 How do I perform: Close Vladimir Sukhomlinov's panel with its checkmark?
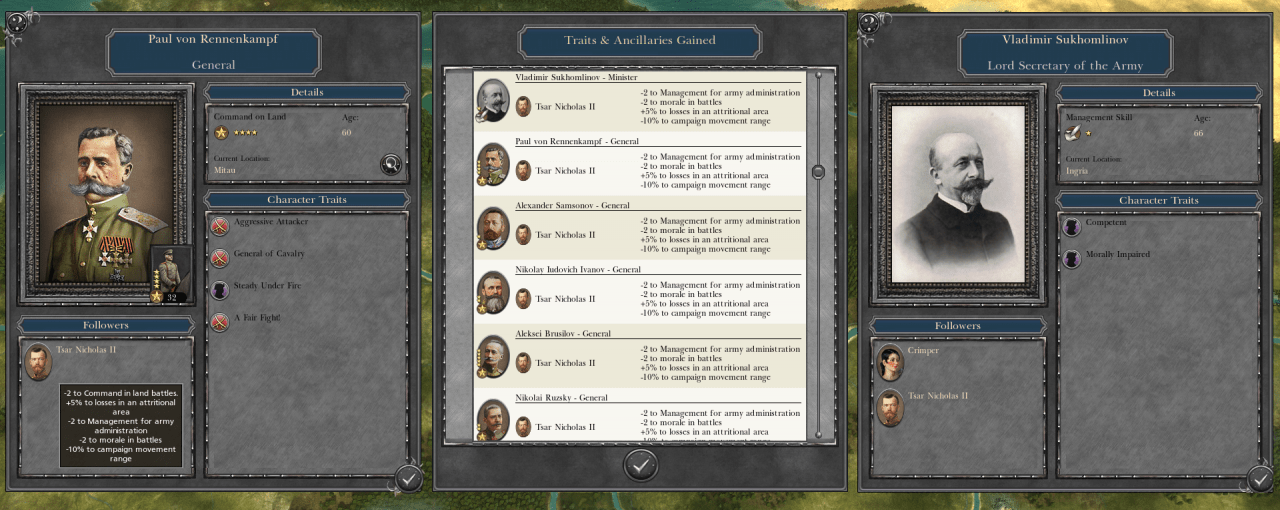pos(1260,479)
